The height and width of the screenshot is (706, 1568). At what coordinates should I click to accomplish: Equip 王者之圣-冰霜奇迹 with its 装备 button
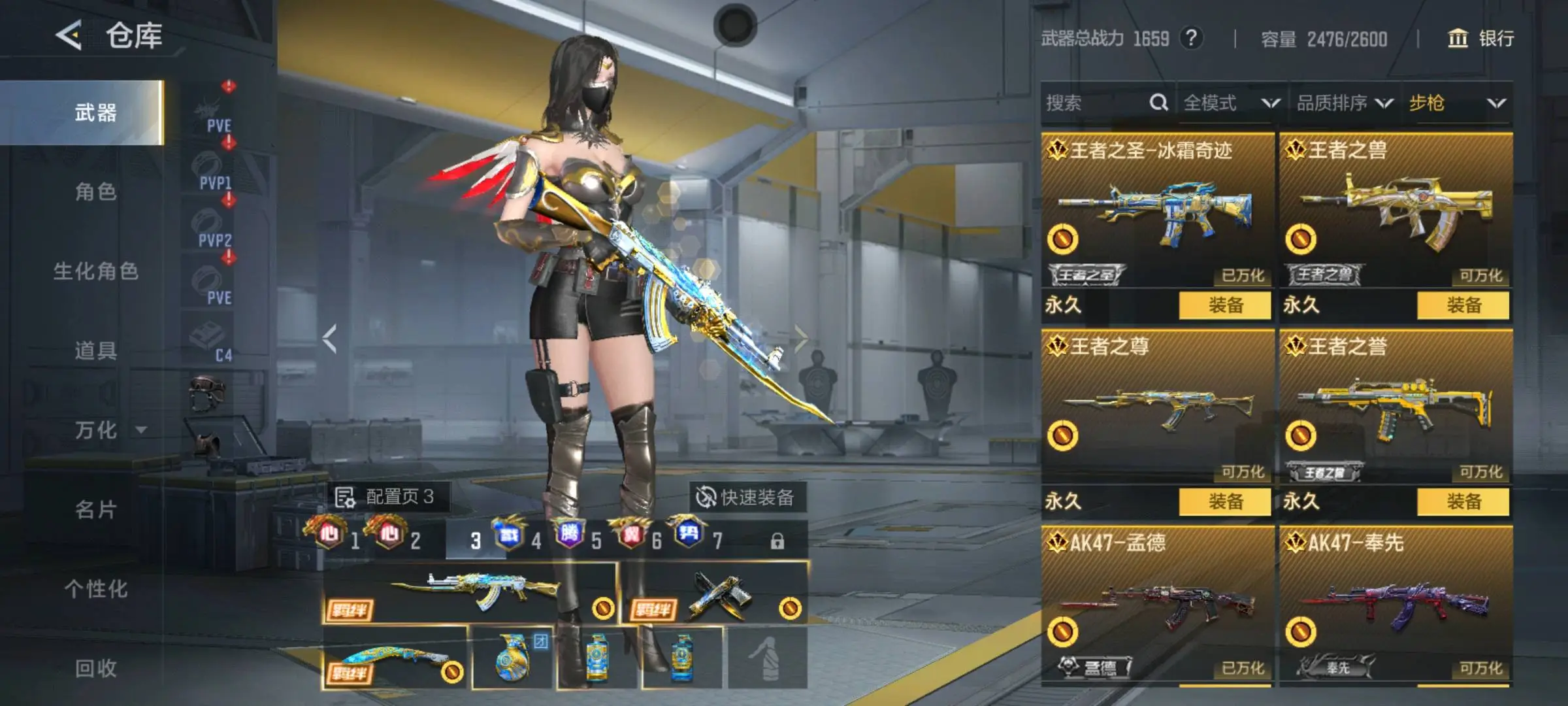(x=1225, y=305)
